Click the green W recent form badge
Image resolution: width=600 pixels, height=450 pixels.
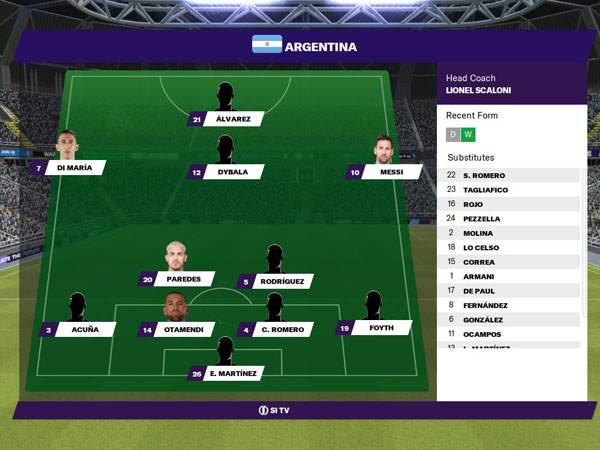[x=468, y=135]
